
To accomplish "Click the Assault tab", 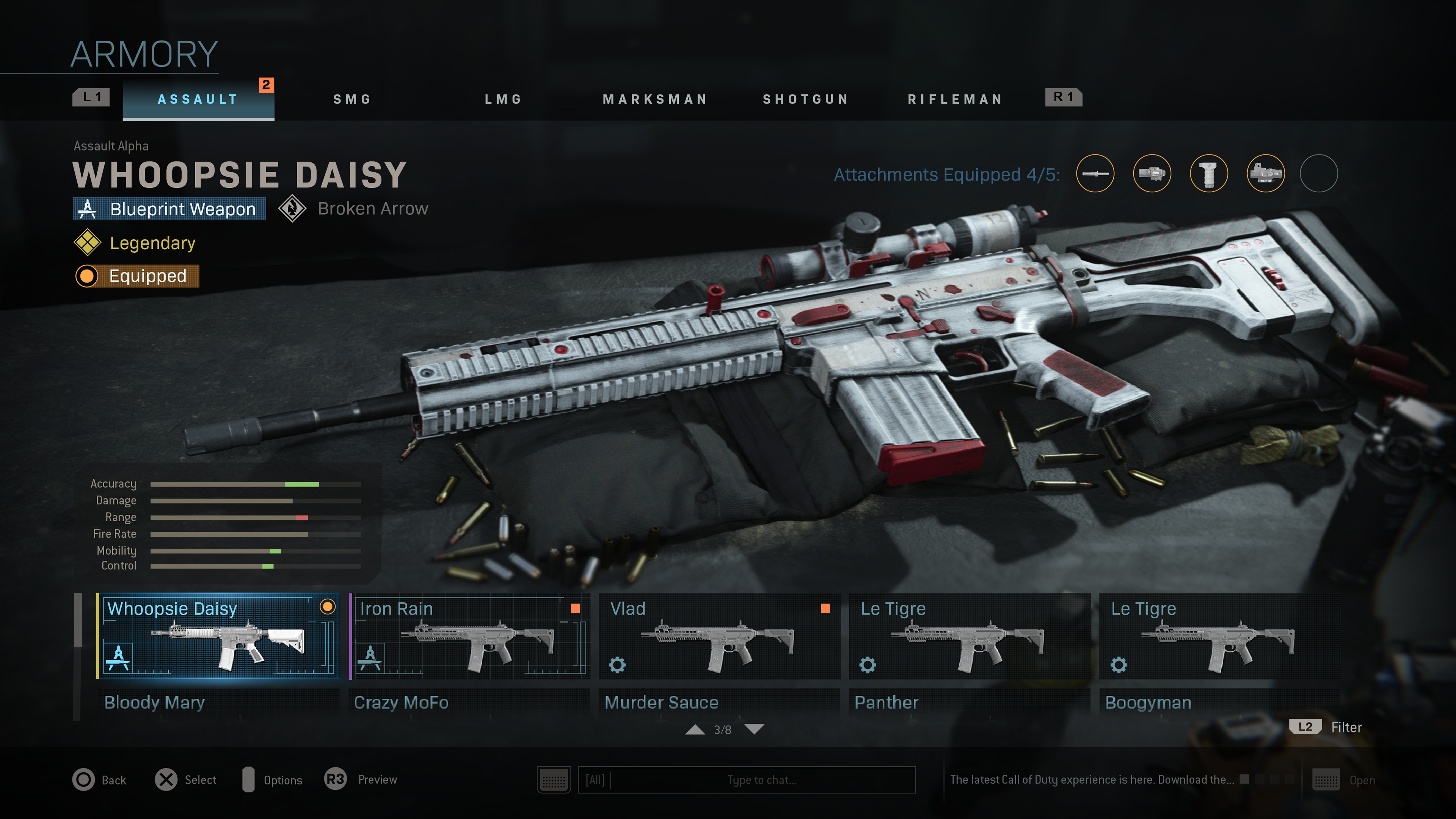I will [198, 99].
